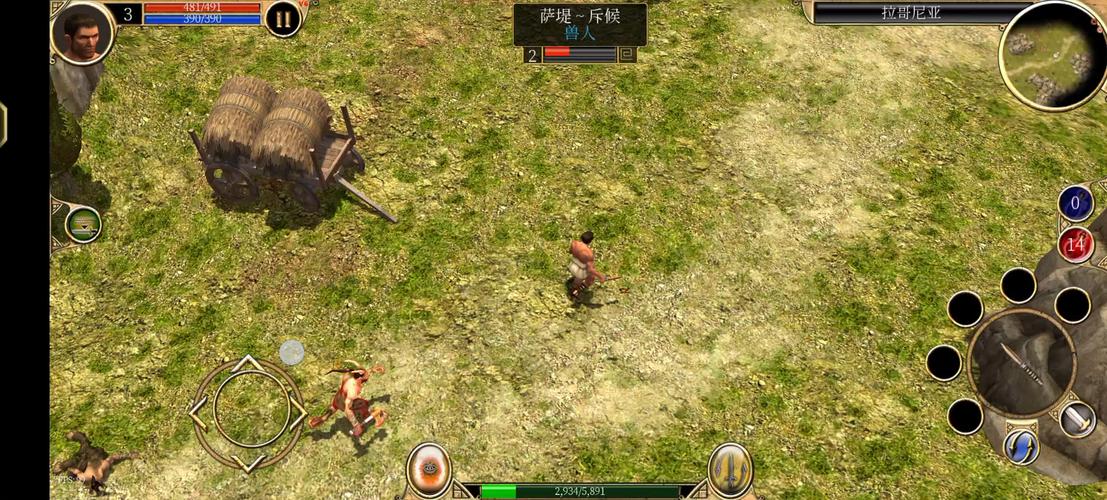Use the blue mana potion
Viewport: 1107px width, 500px height.
1076,204
